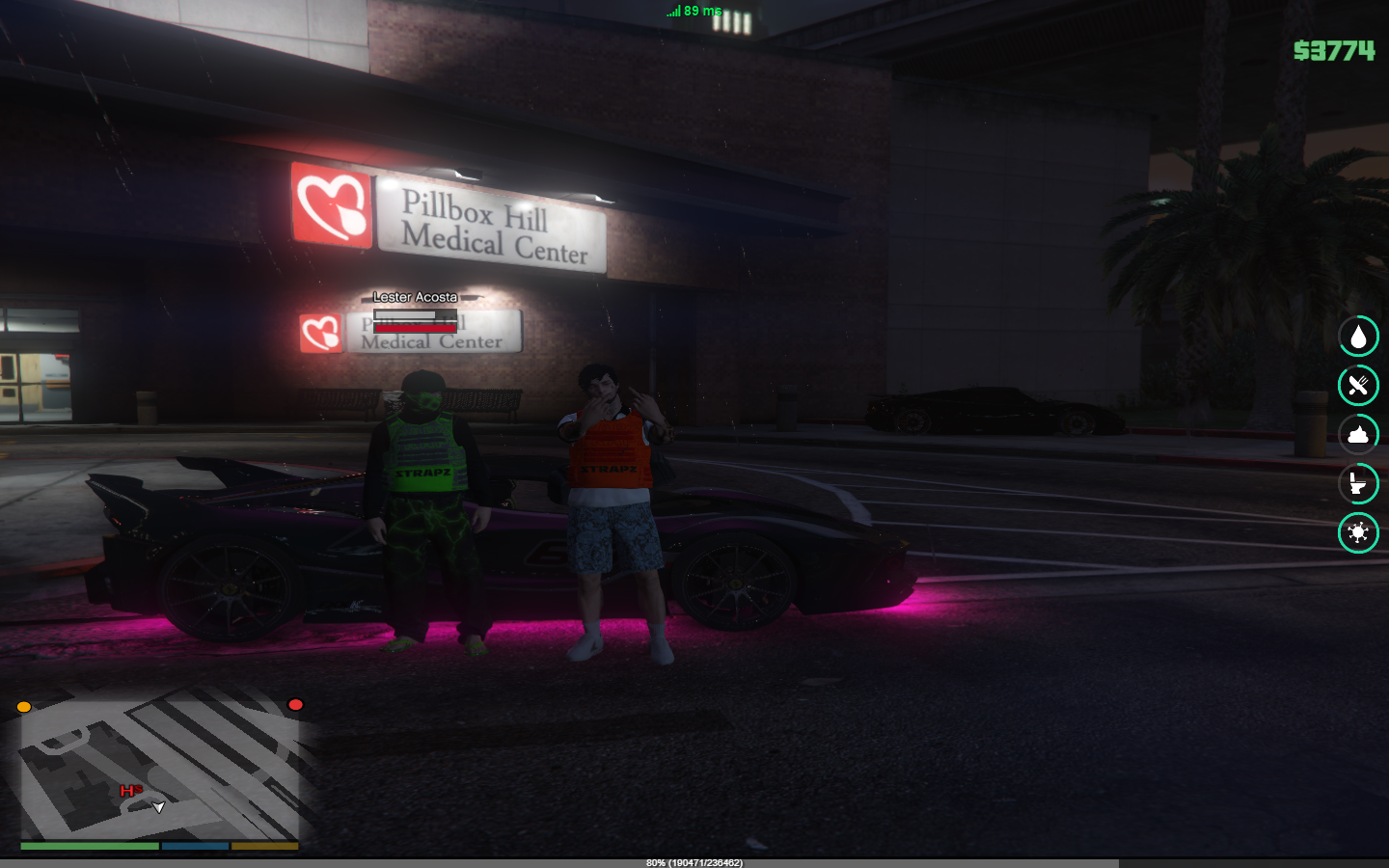Select the toilet status icon
This screenshot has height=868, width=1389.
click(1358, 483)
